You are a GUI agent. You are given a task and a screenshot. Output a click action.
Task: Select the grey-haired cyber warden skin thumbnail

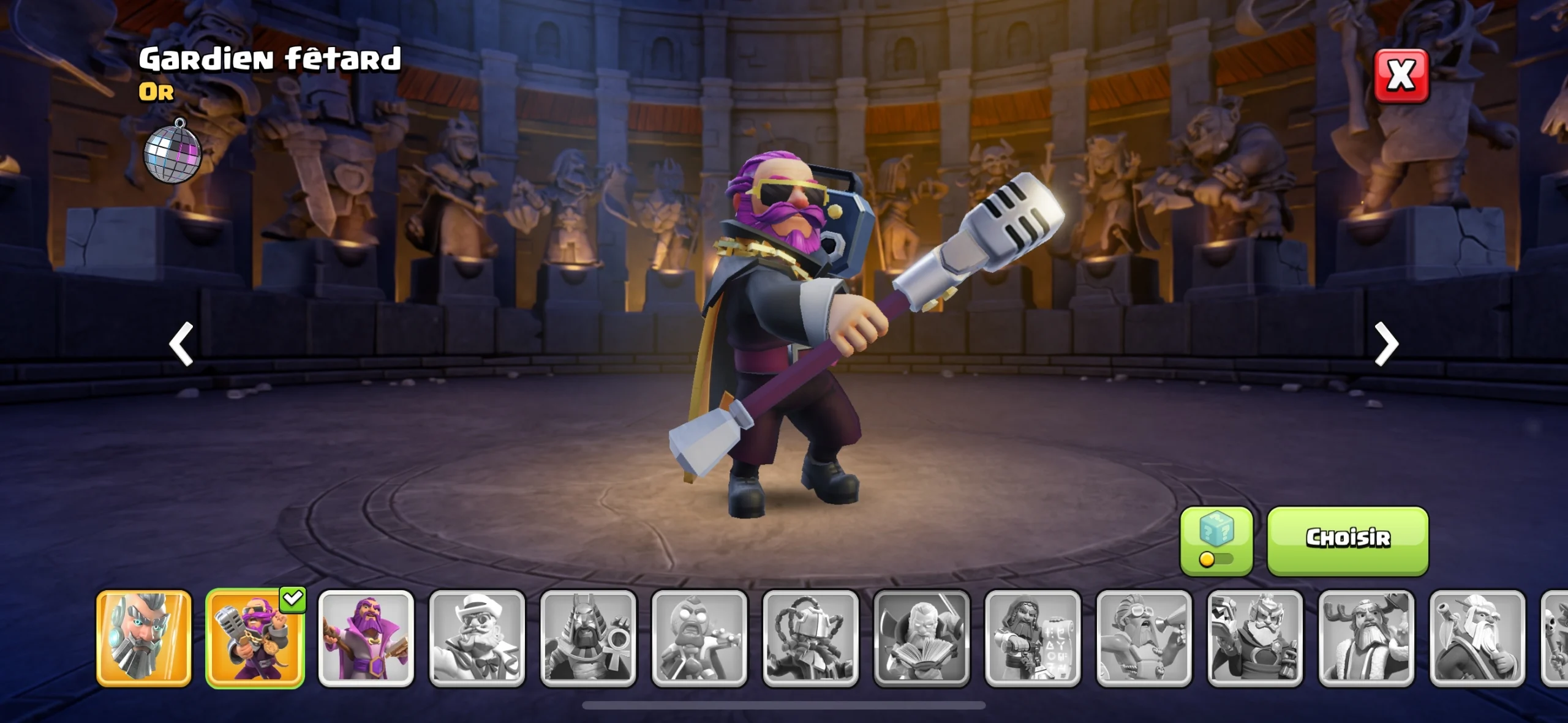(144, 637)
